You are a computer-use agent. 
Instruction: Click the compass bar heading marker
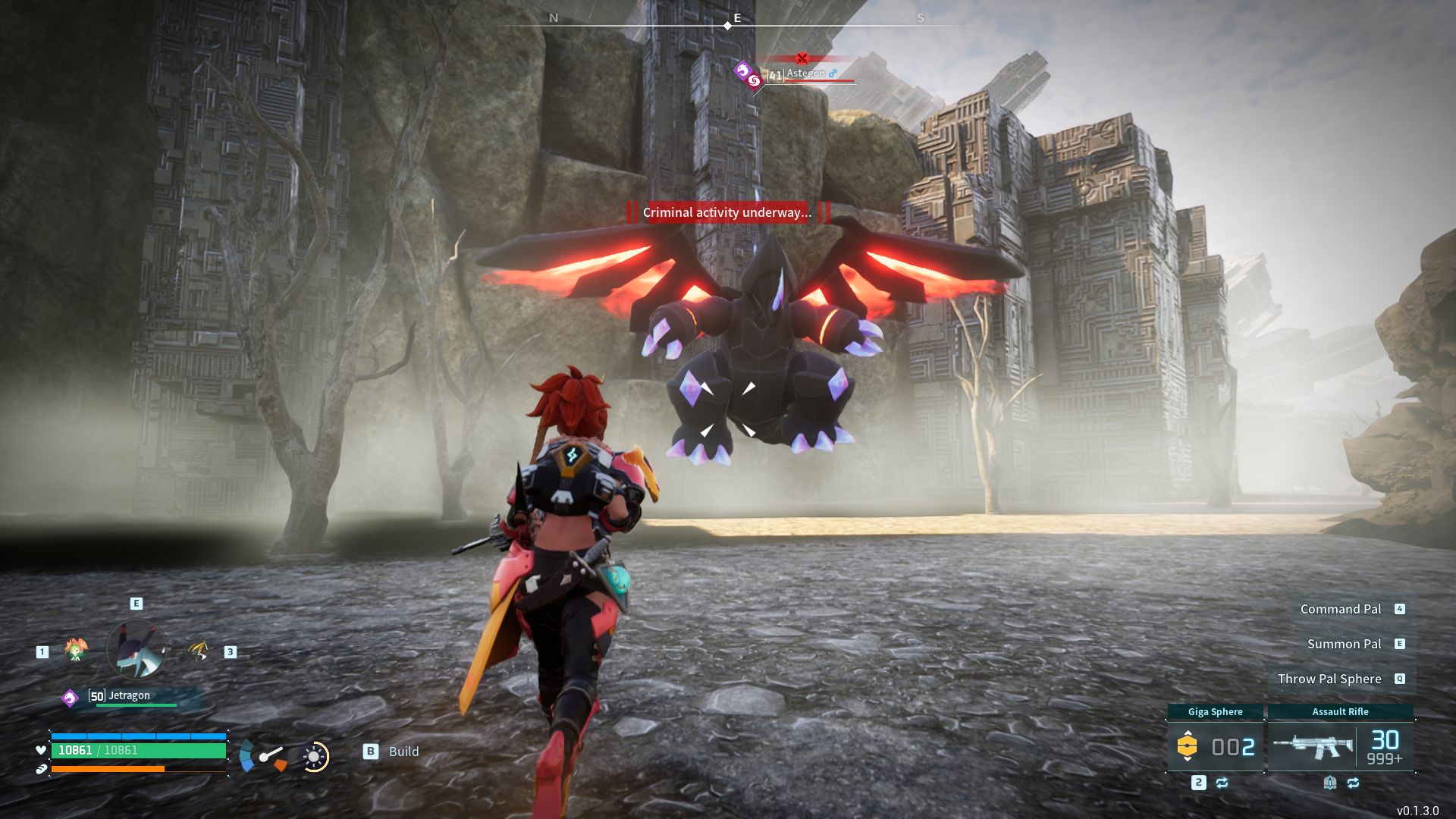(x=727, y=26)
